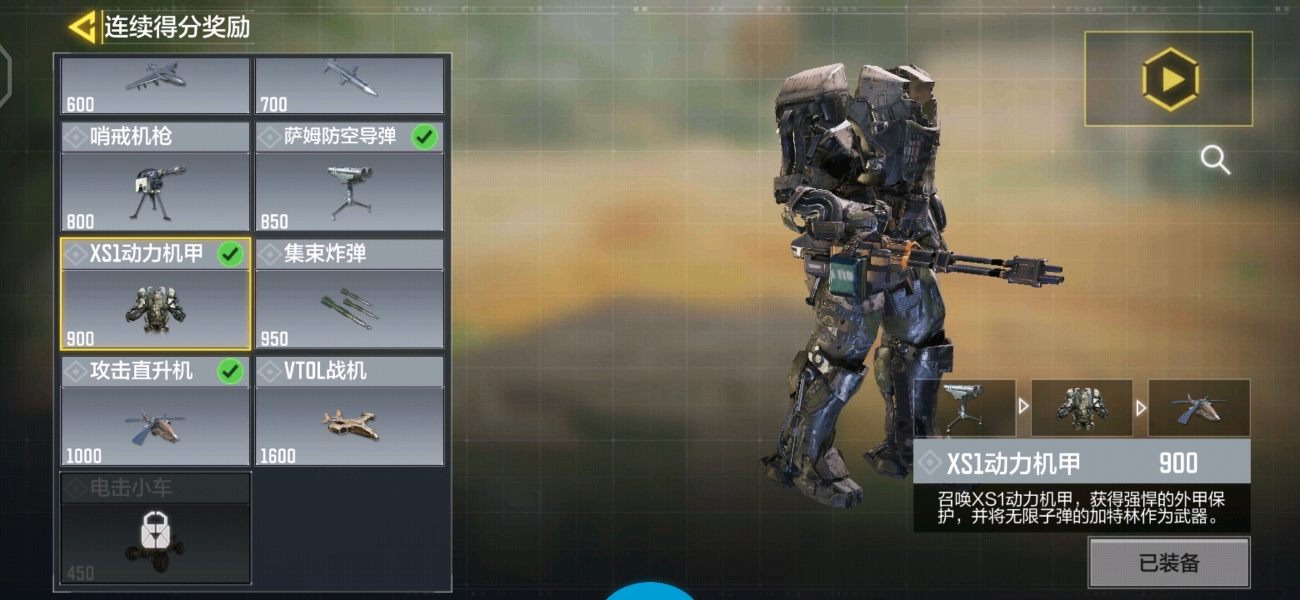Go back from 连续得分奖励 screen
This screenshot has width=1300, height=600.
pos(82,27)
